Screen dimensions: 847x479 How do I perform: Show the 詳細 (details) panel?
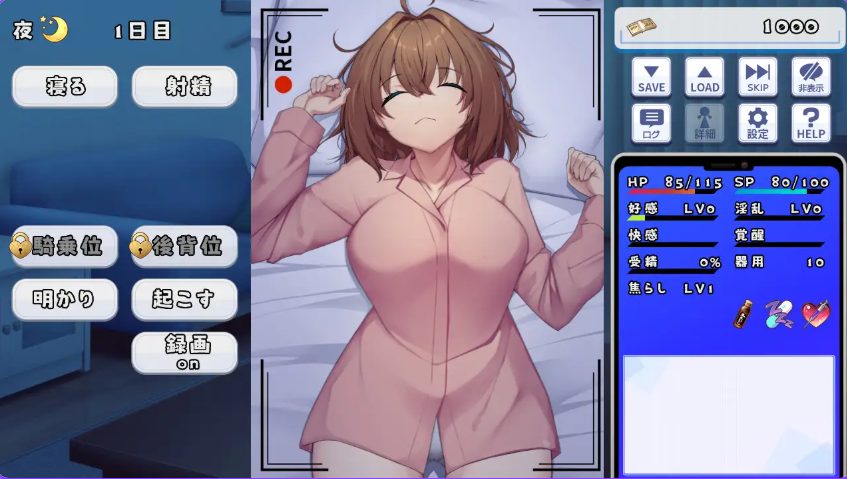pyautogui.click(x=704, y=124)
